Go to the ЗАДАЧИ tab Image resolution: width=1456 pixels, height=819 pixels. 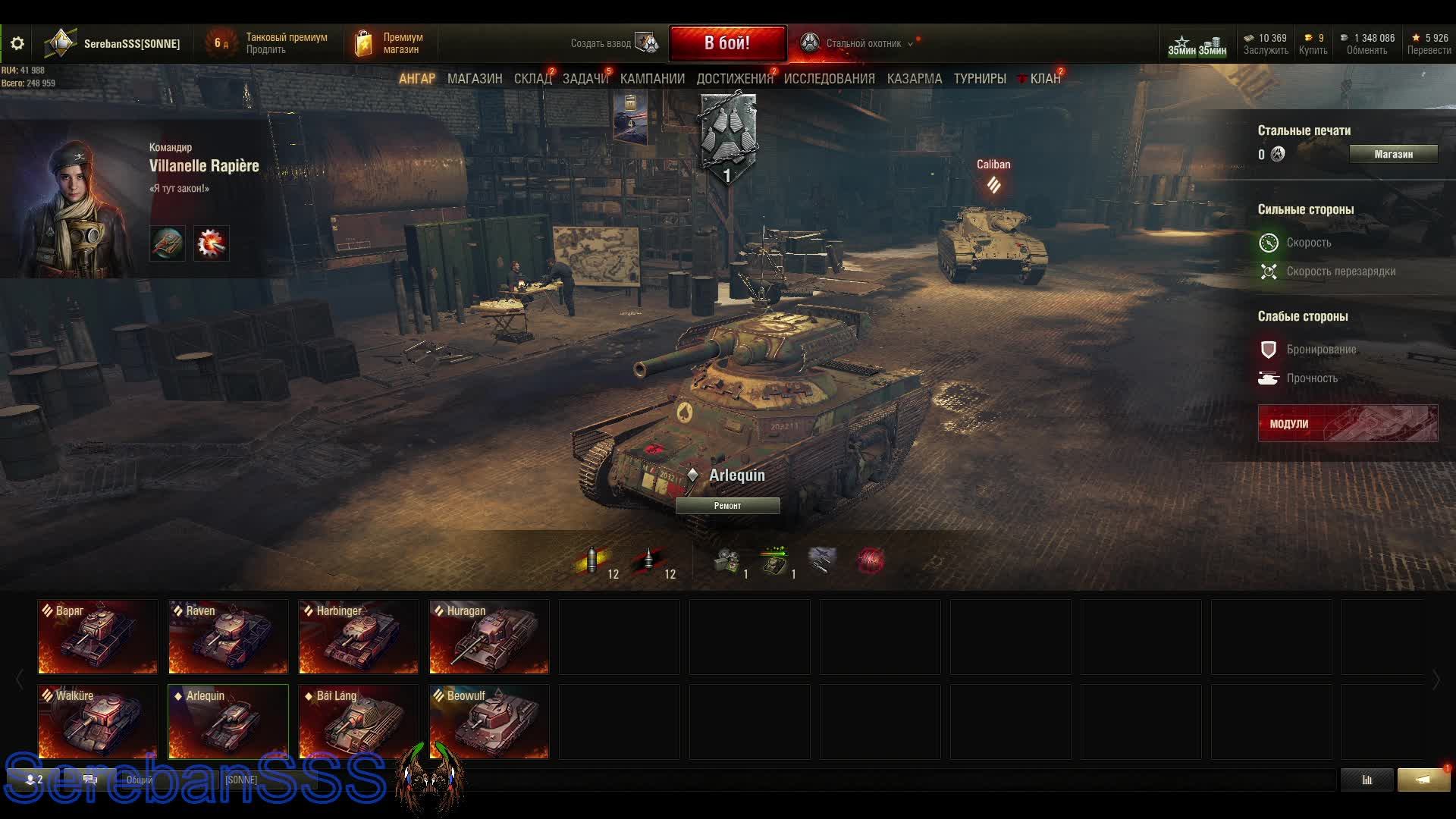[585, 79]
